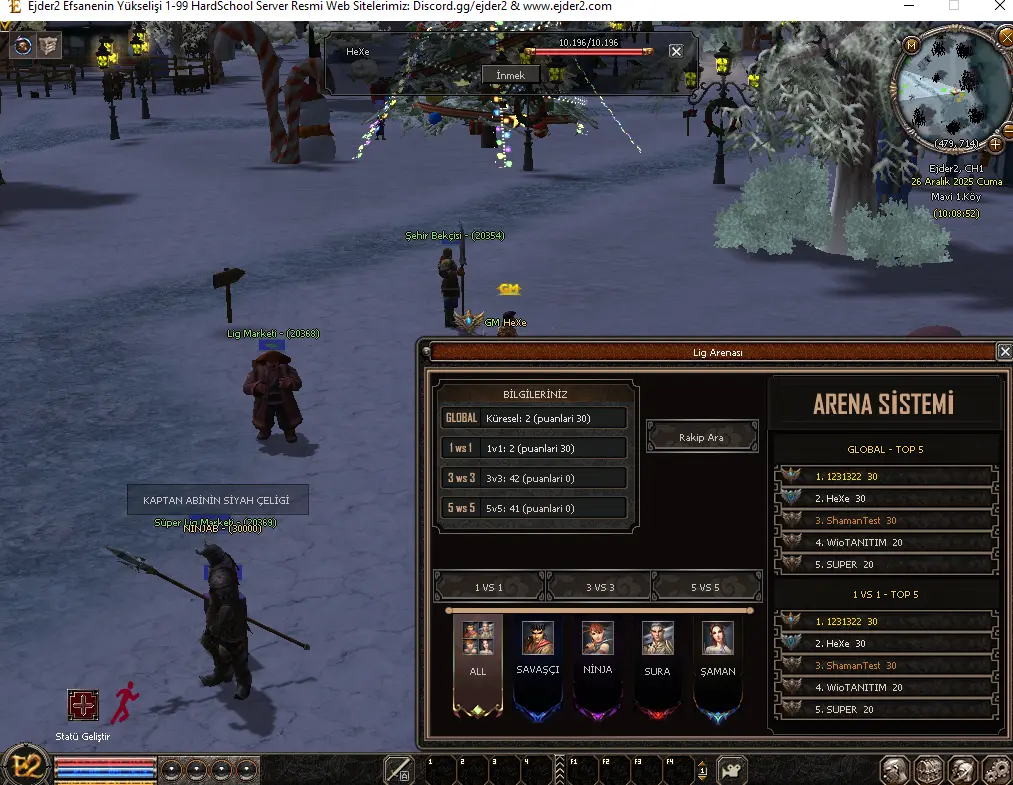The height and width of the screenshot is (785, 1013).
Task: Open the large map with M button
Action: pyautogui.click(x=911, y=46)
